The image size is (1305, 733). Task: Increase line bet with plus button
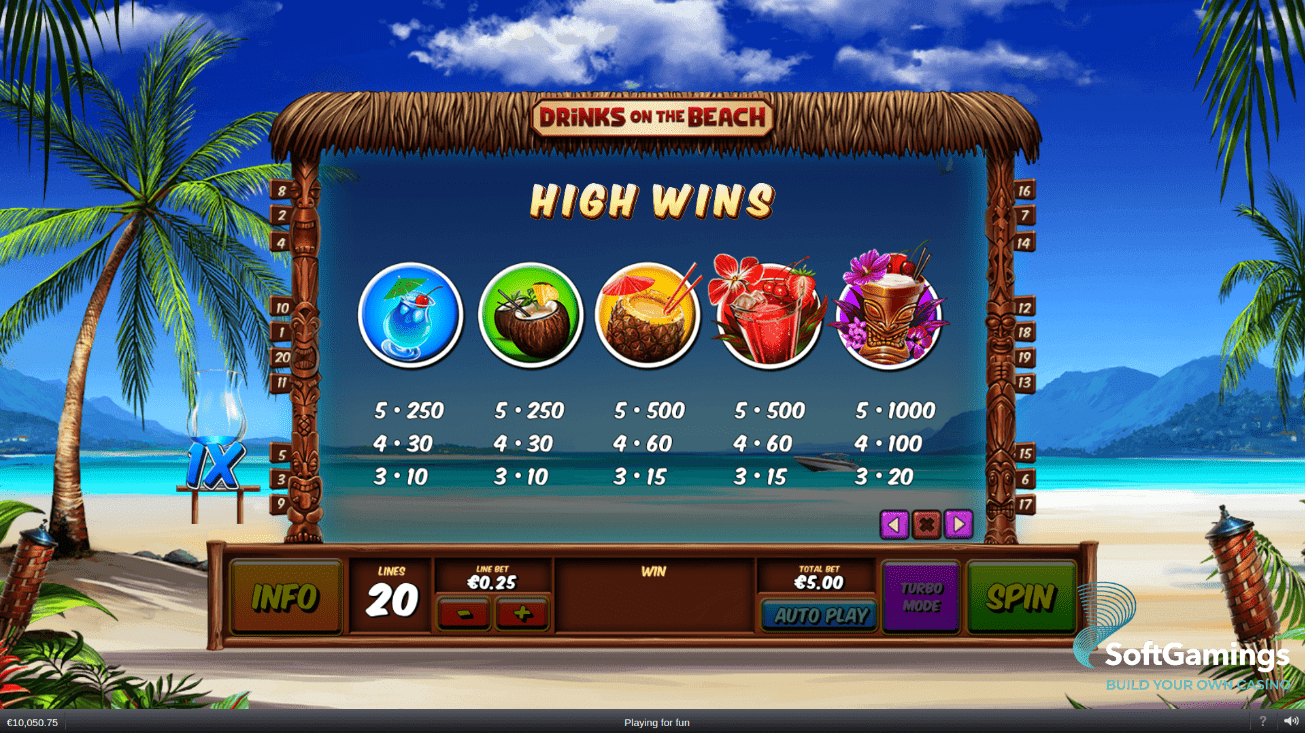click(521, 613)
